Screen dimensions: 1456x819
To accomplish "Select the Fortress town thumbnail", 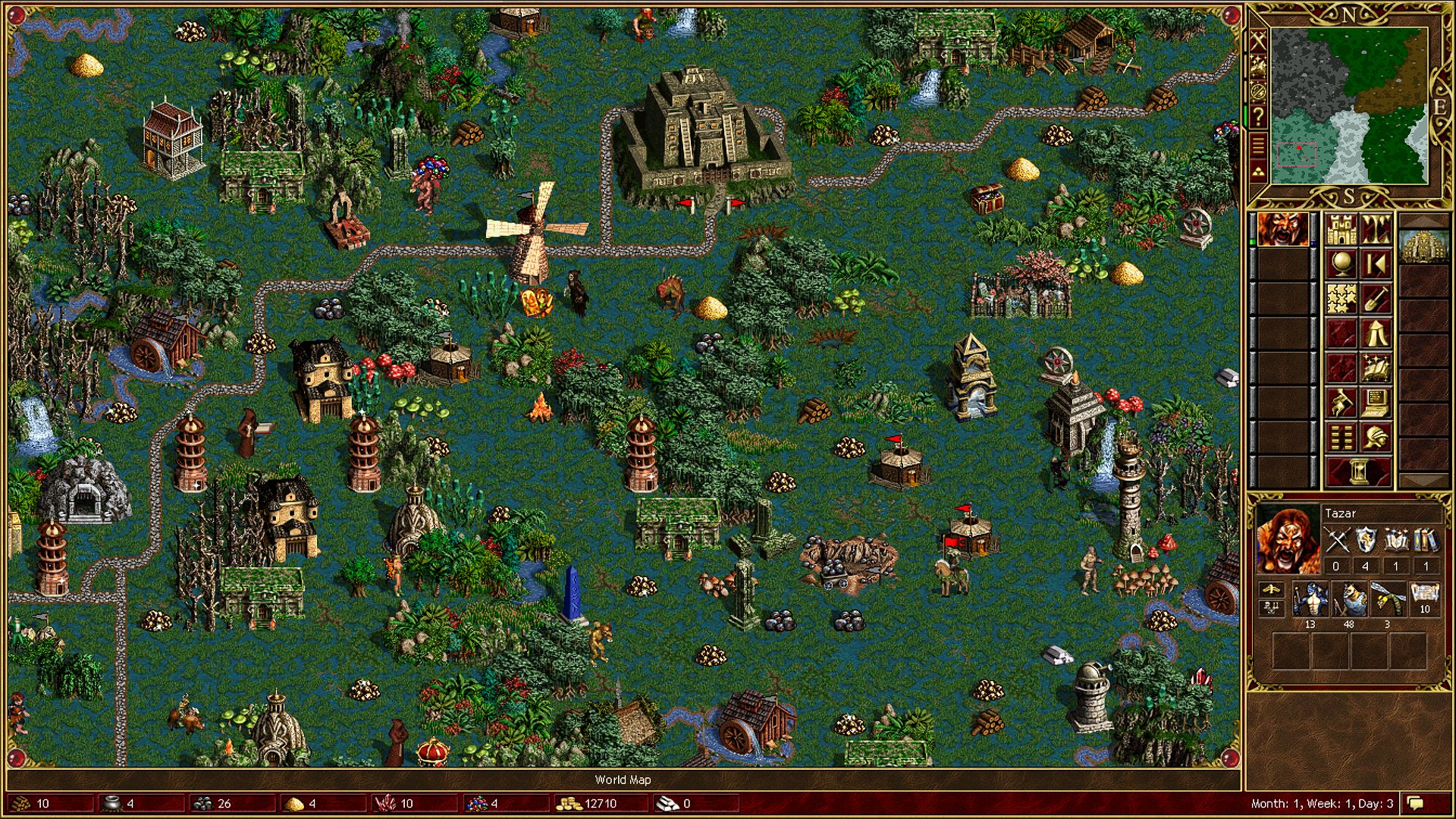I will click(x=1423, y=246).
